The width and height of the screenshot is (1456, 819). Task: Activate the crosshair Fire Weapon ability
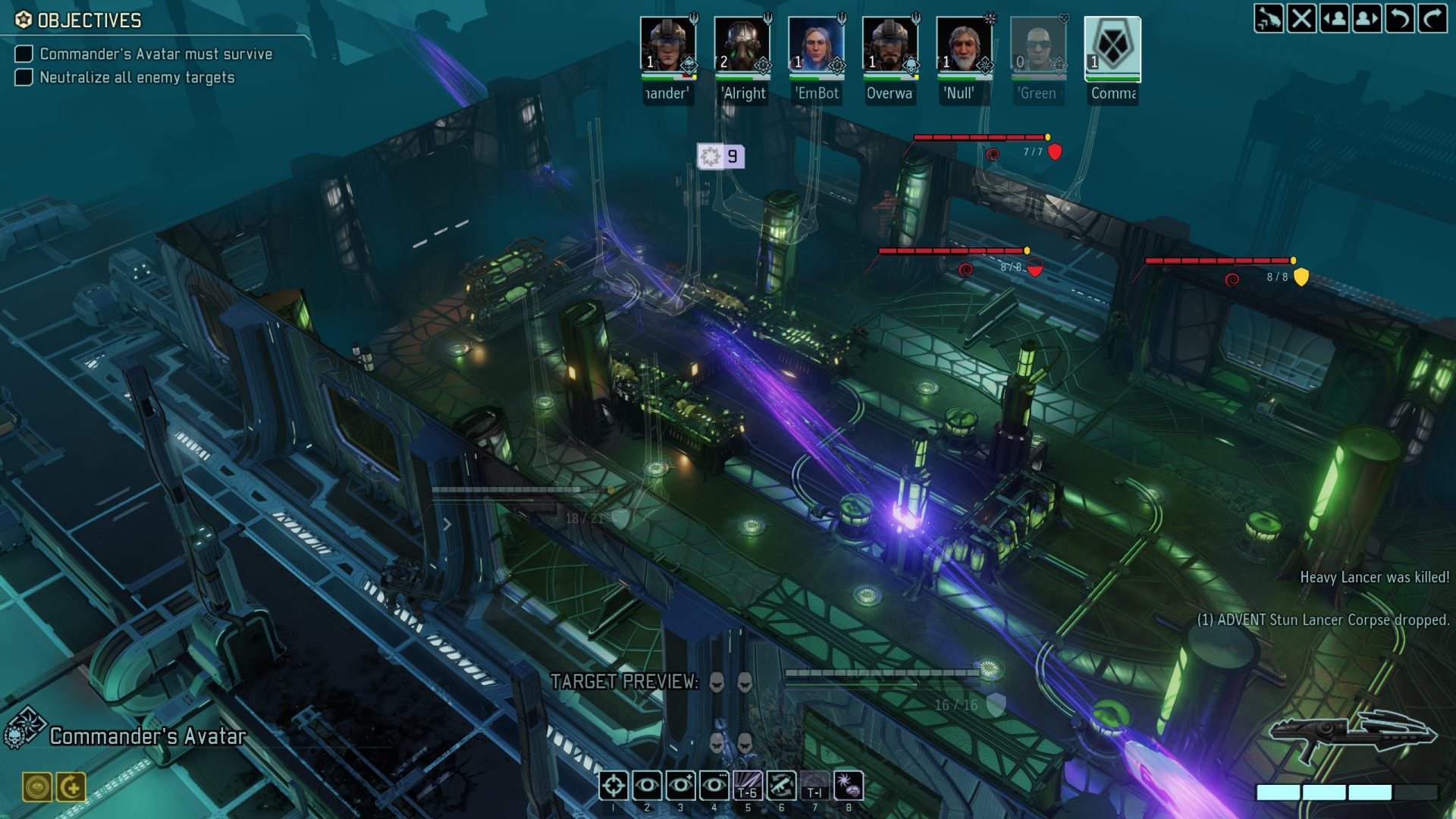point(613,786)
